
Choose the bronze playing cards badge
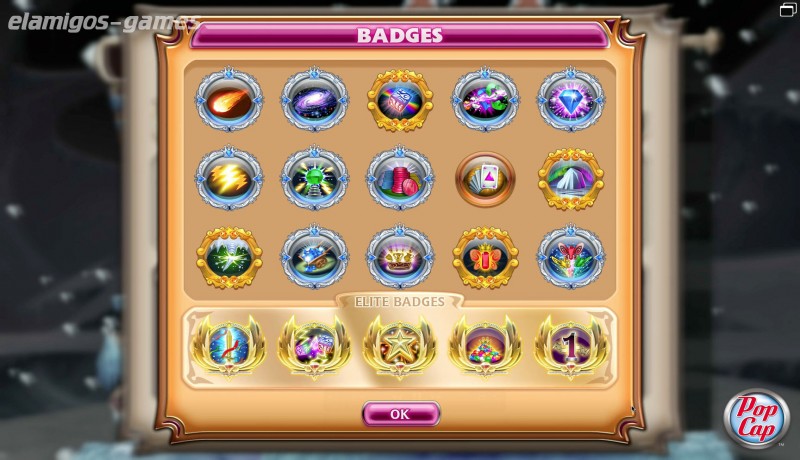pos(485,179)
